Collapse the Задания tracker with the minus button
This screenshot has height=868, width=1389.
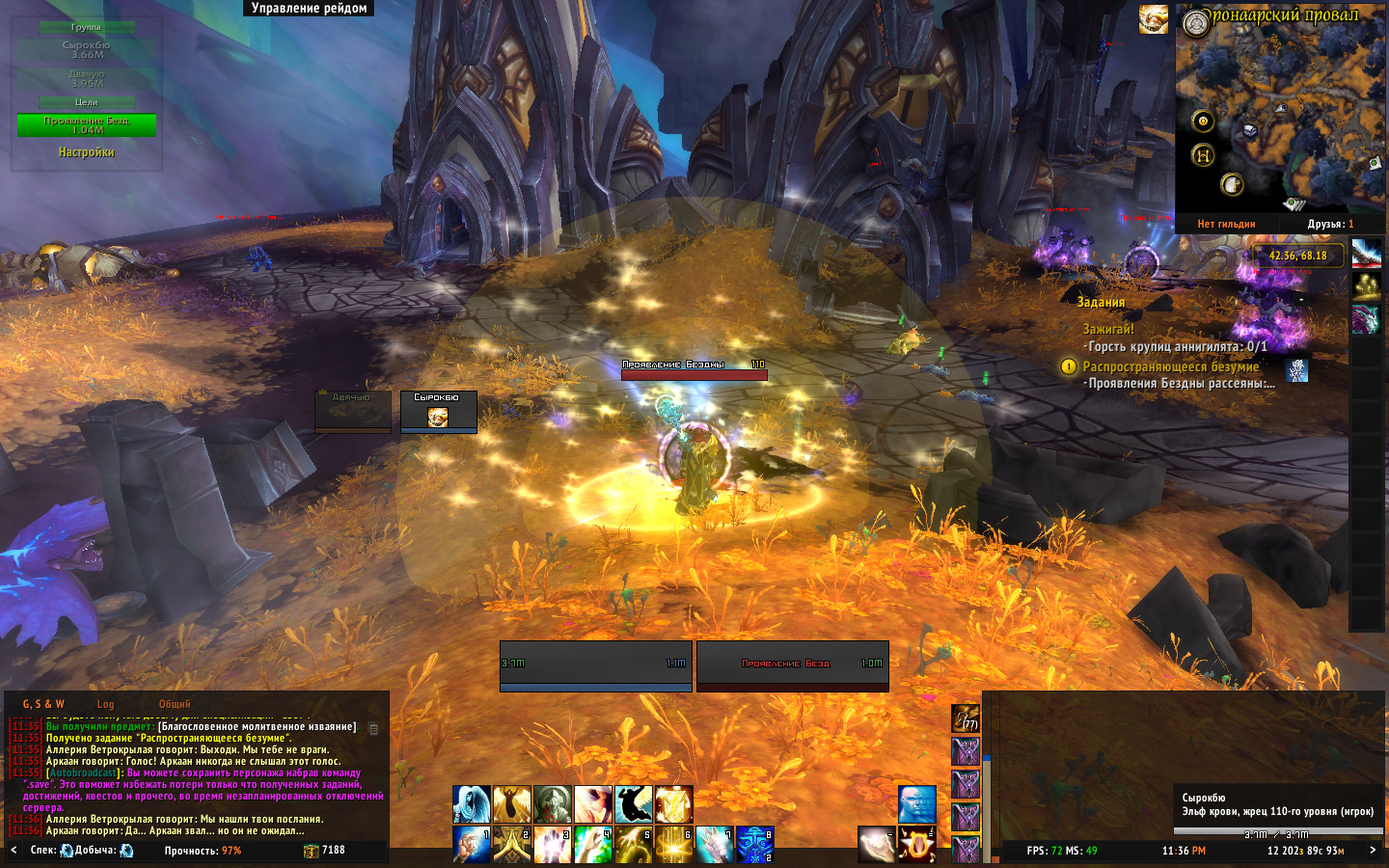pyautogui.click(x=1301, y=300)
